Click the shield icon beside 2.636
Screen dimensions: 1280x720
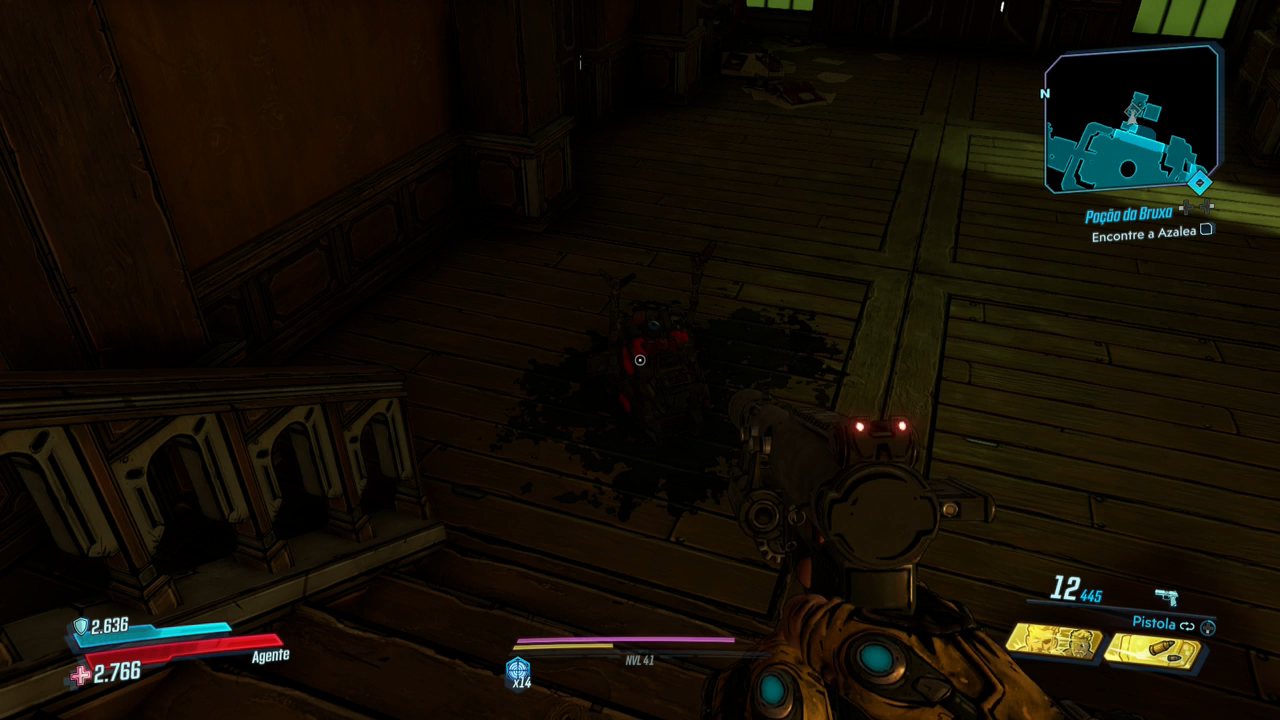point(81,626)
